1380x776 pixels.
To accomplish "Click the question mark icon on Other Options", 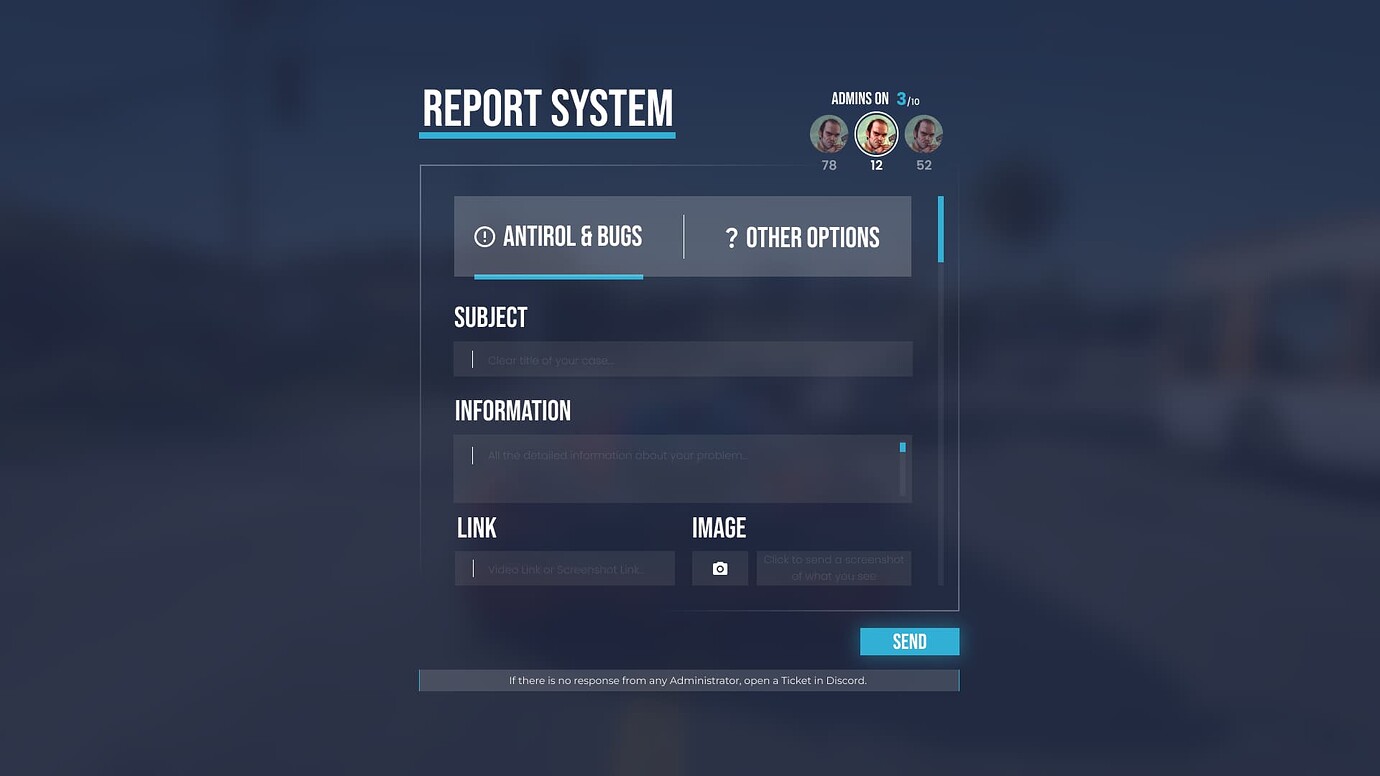I will point(733,237).
